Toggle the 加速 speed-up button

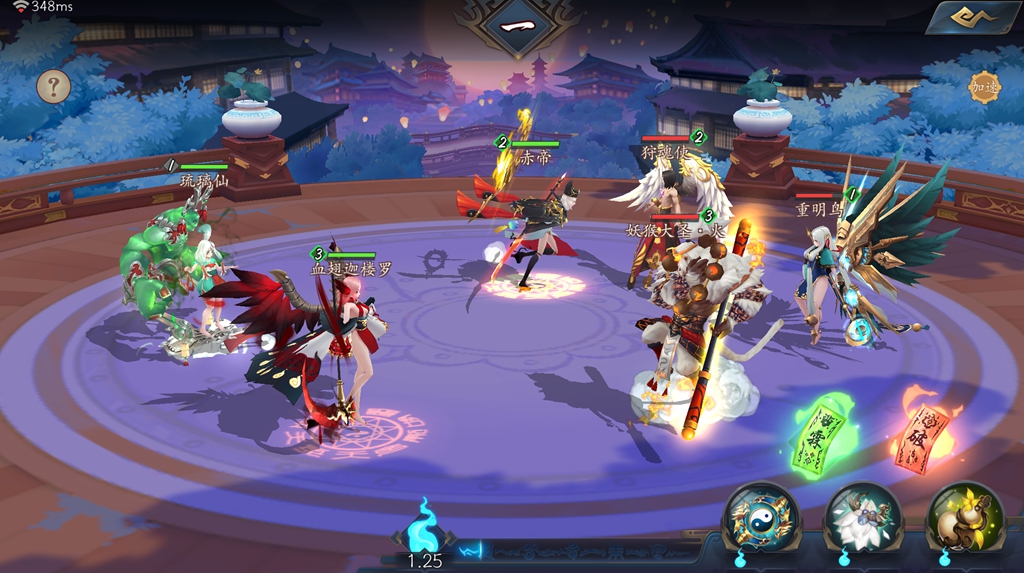tap(985, 87)
